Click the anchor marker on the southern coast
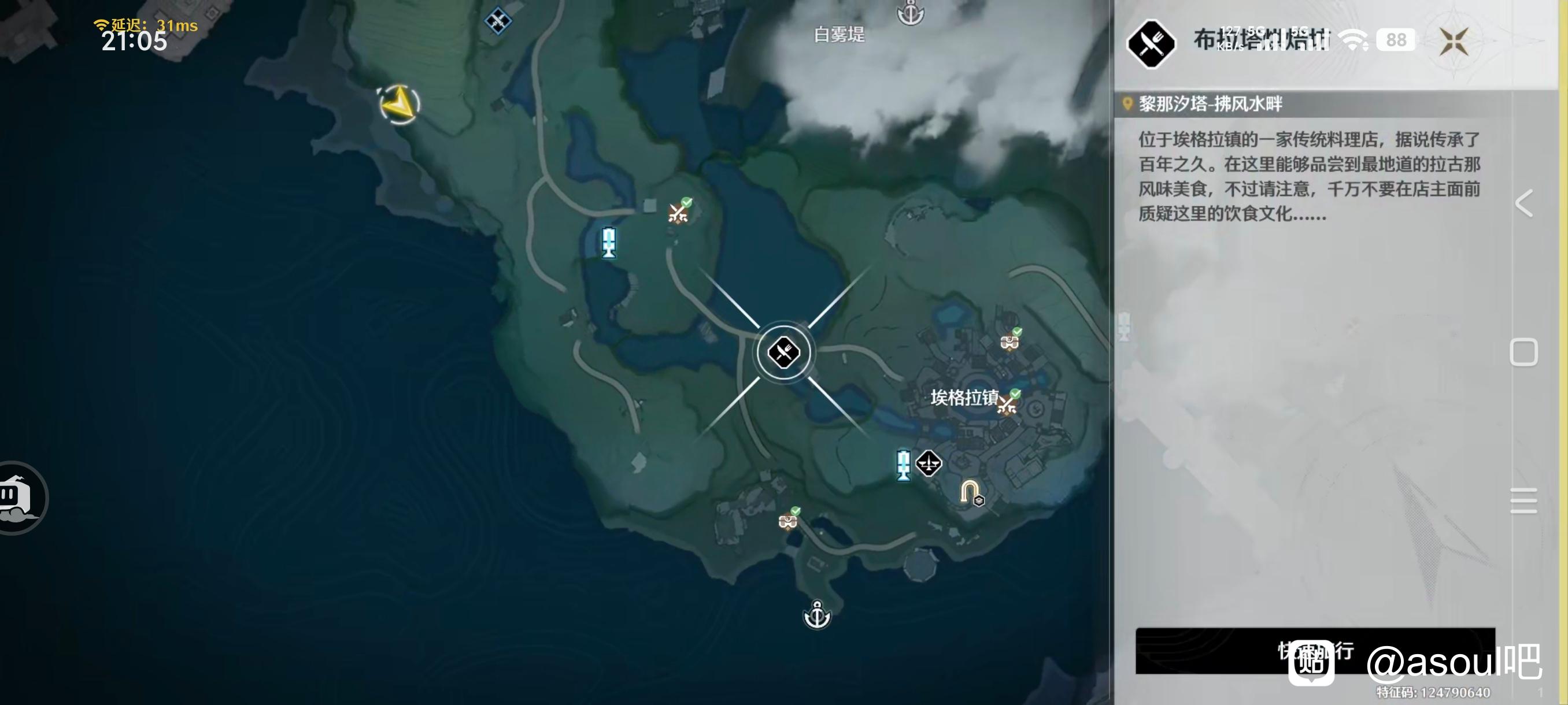The height and width of the screenshot is (705, 1568). [817, 614]
